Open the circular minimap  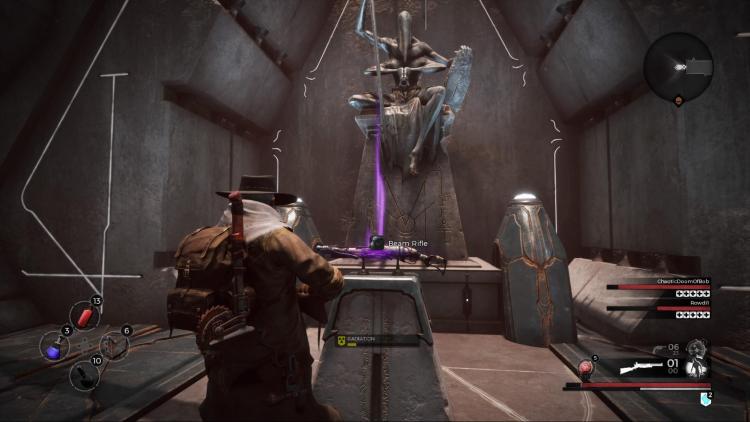point(678,66)
